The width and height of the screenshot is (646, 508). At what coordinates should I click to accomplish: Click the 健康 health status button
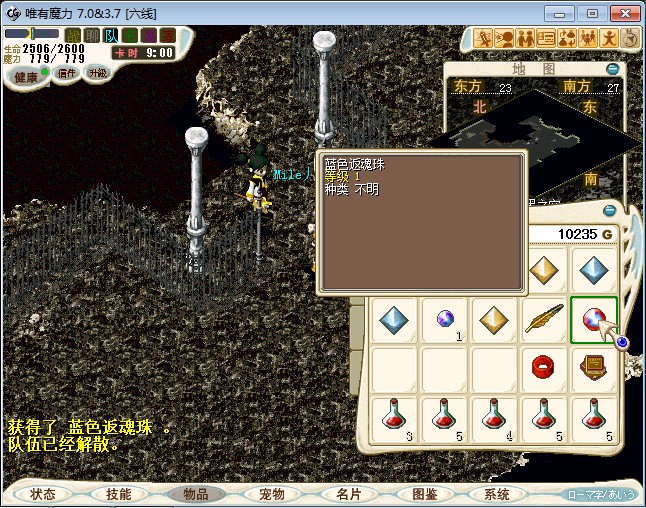coord(25,77)
